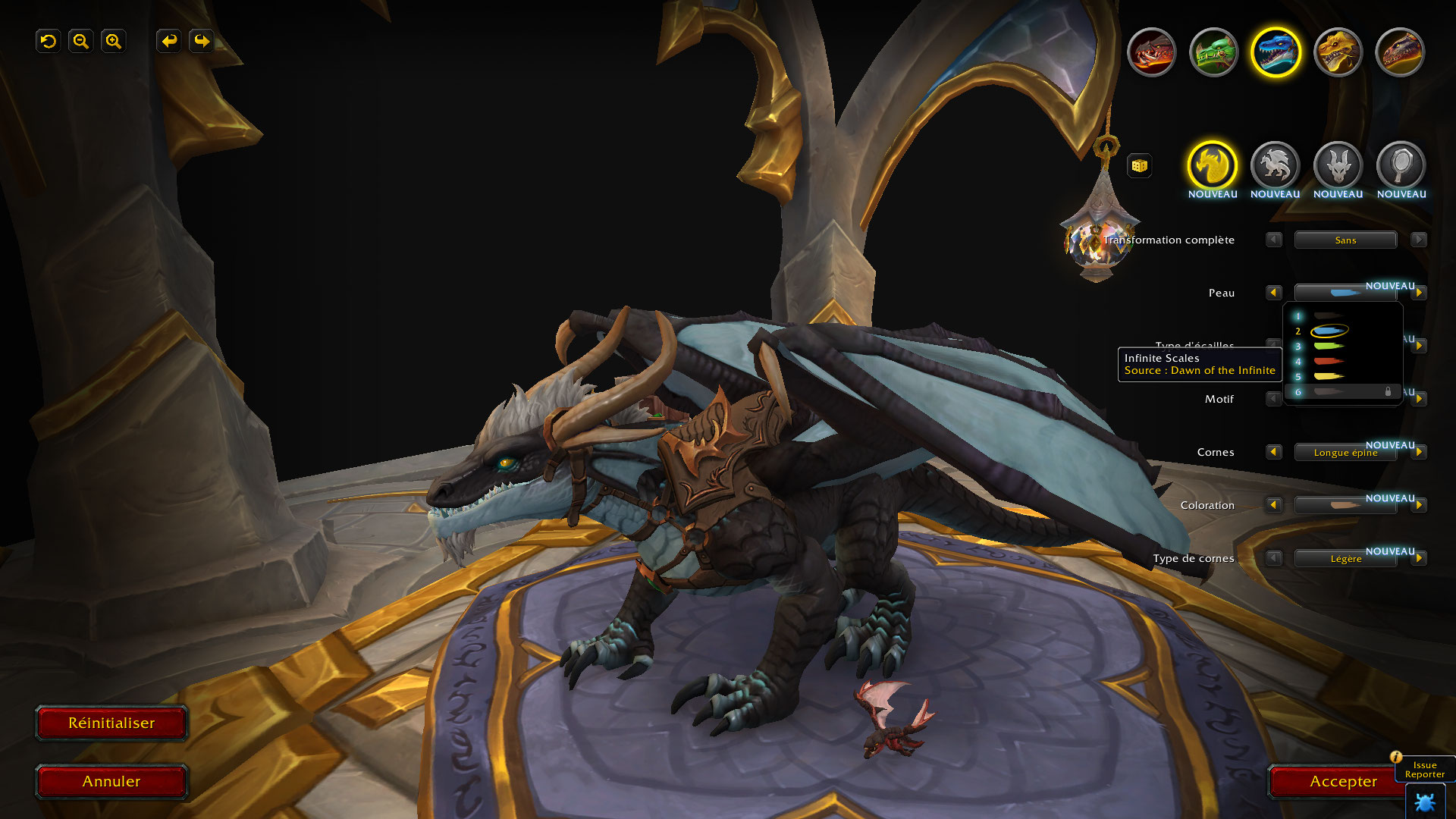The height and width of the screenshot is (819, 1456).
Task: Pick the yellow dragon portrait
Action: (1338, 52)
